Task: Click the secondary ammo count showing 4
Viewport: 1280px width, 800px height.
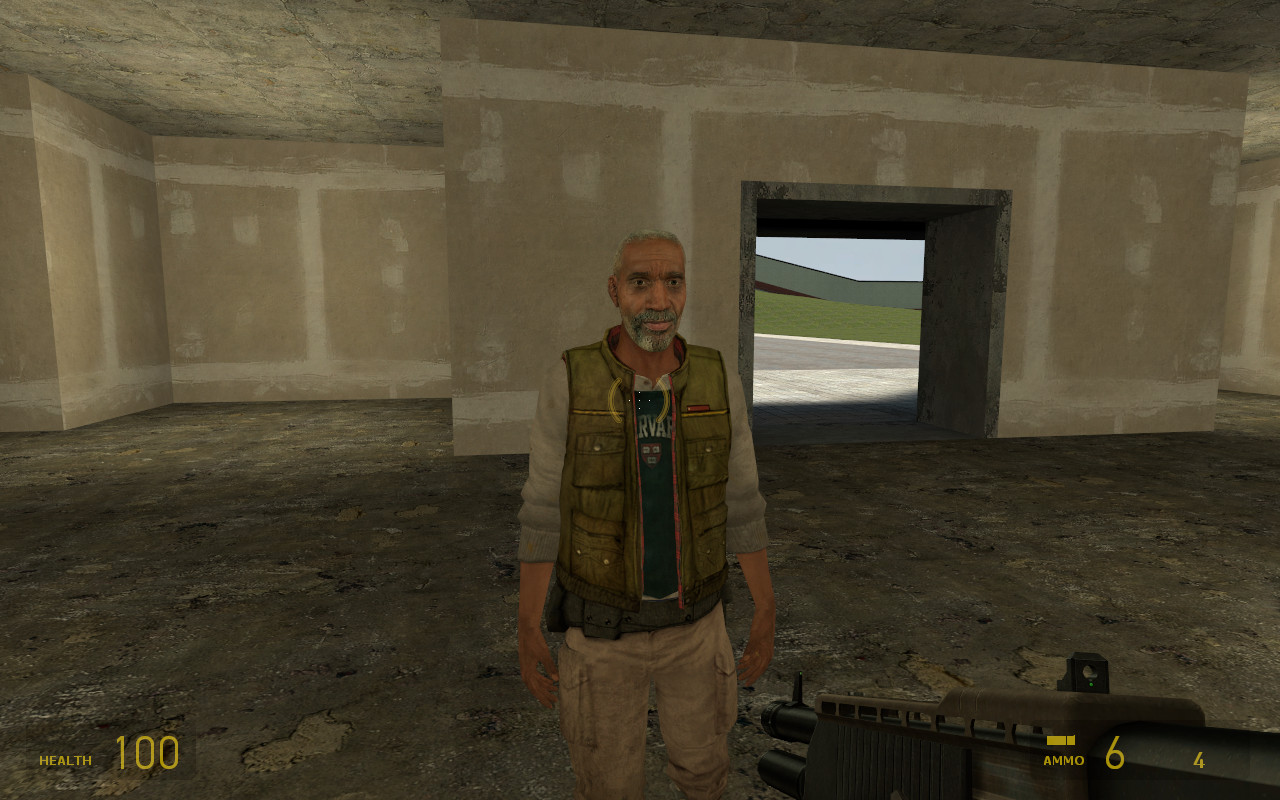Action: point(1198,760)
